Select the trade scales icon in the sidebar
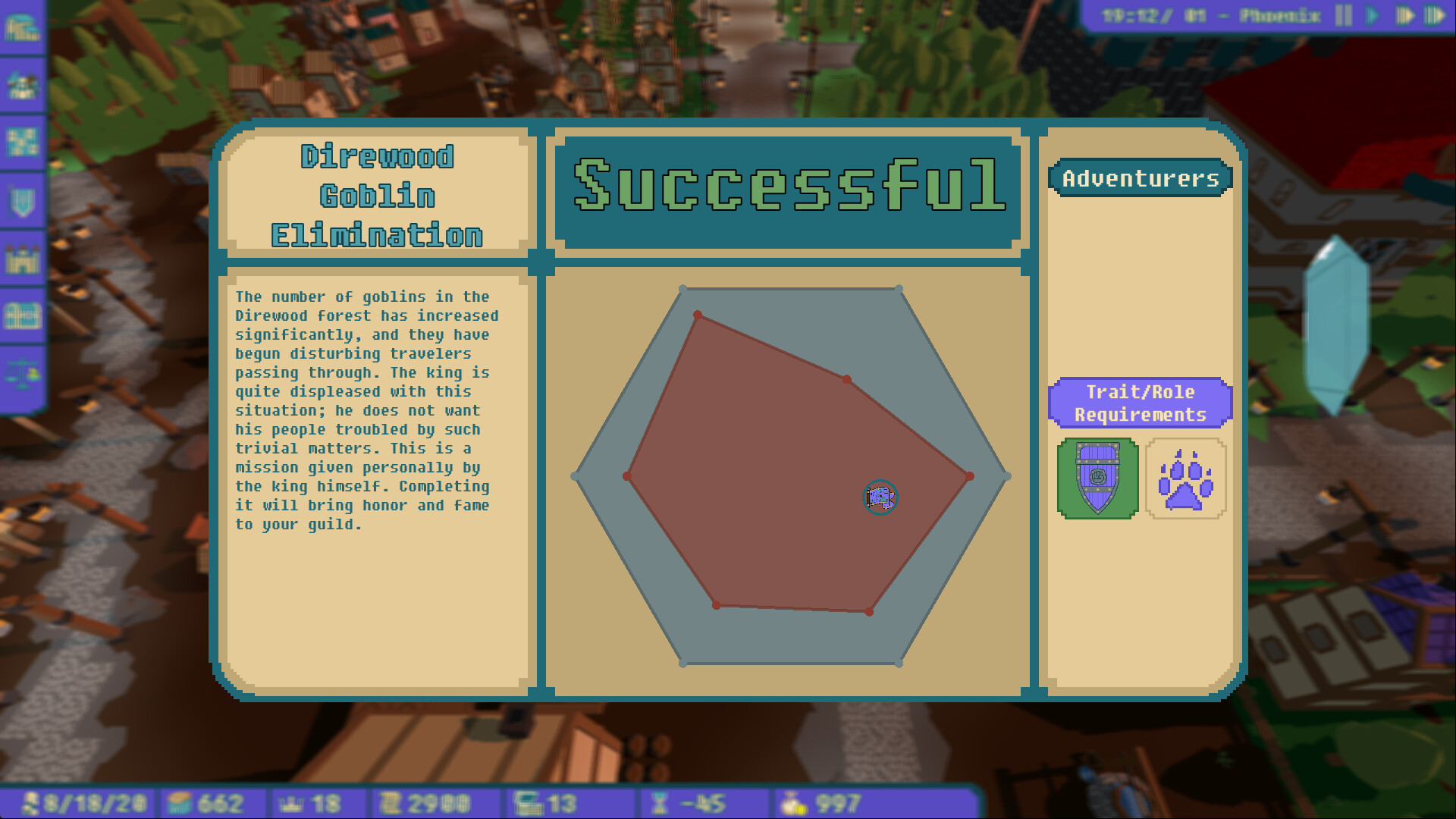The image size is (1456, 819). (24, 370)
